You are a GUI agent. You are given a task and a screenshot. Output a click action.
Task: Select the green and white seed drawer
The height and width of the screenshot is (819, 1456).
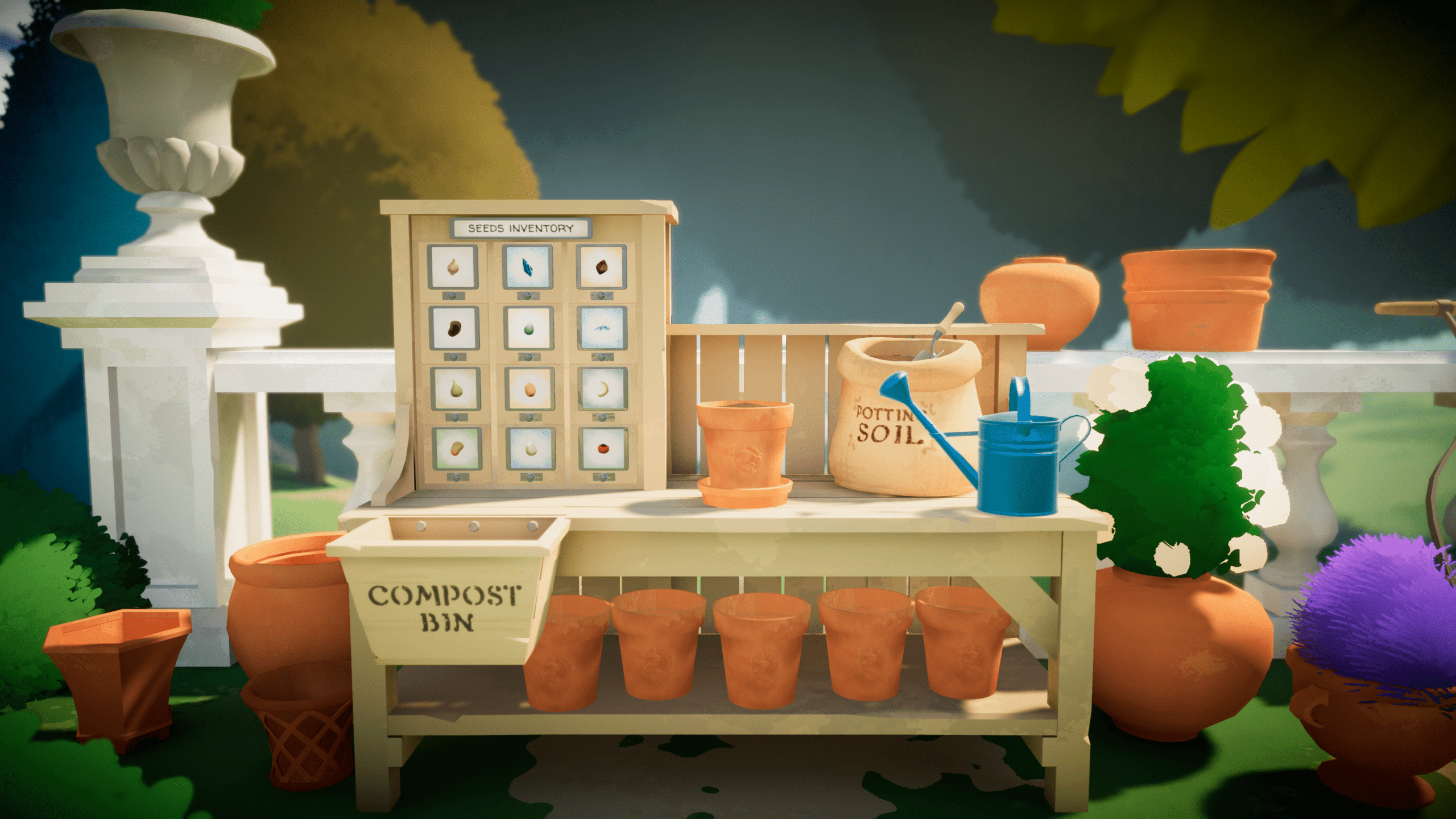(528, 328)
